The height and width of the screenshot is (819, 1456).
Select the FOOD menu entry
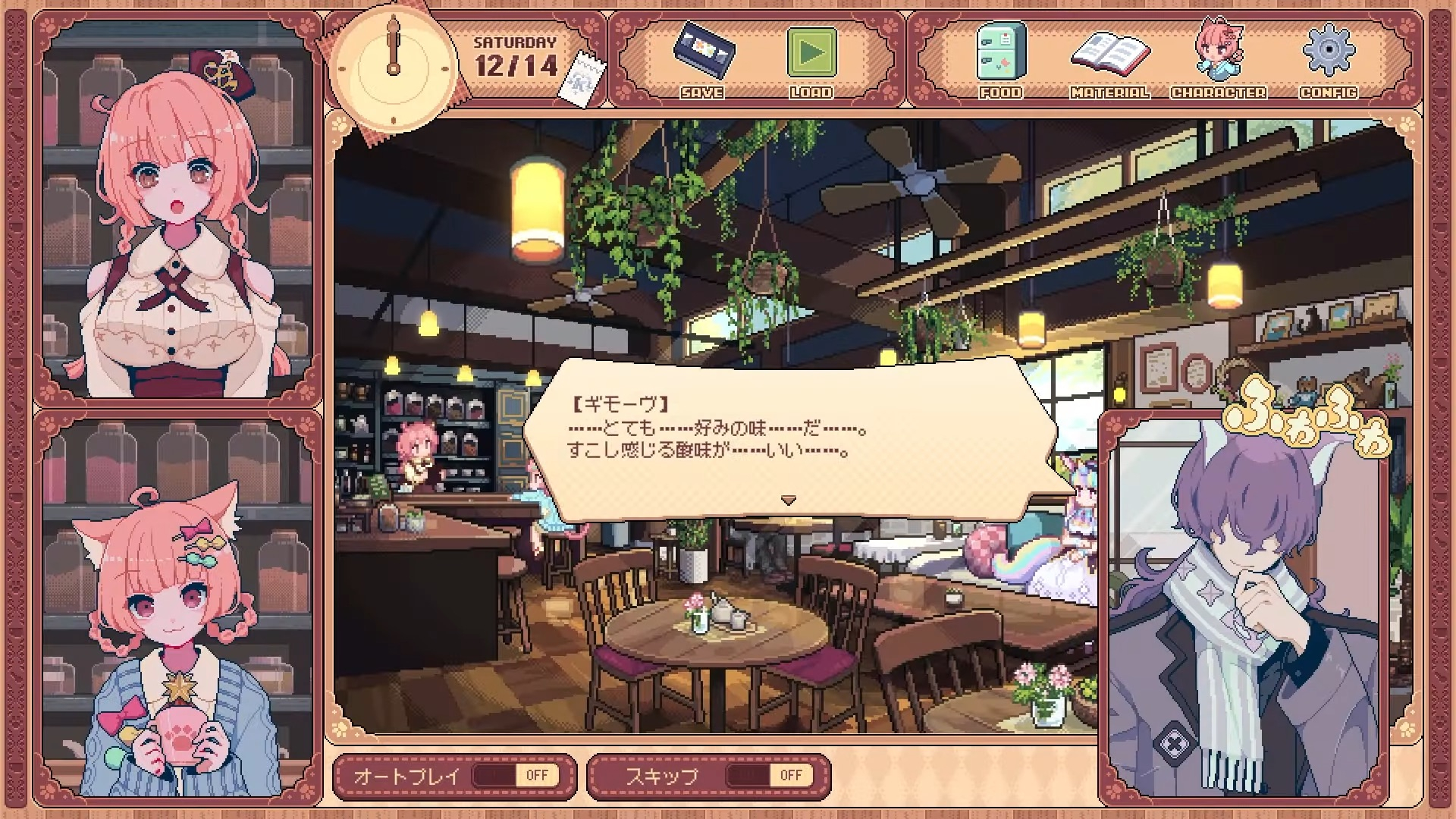pos(1001,93)
